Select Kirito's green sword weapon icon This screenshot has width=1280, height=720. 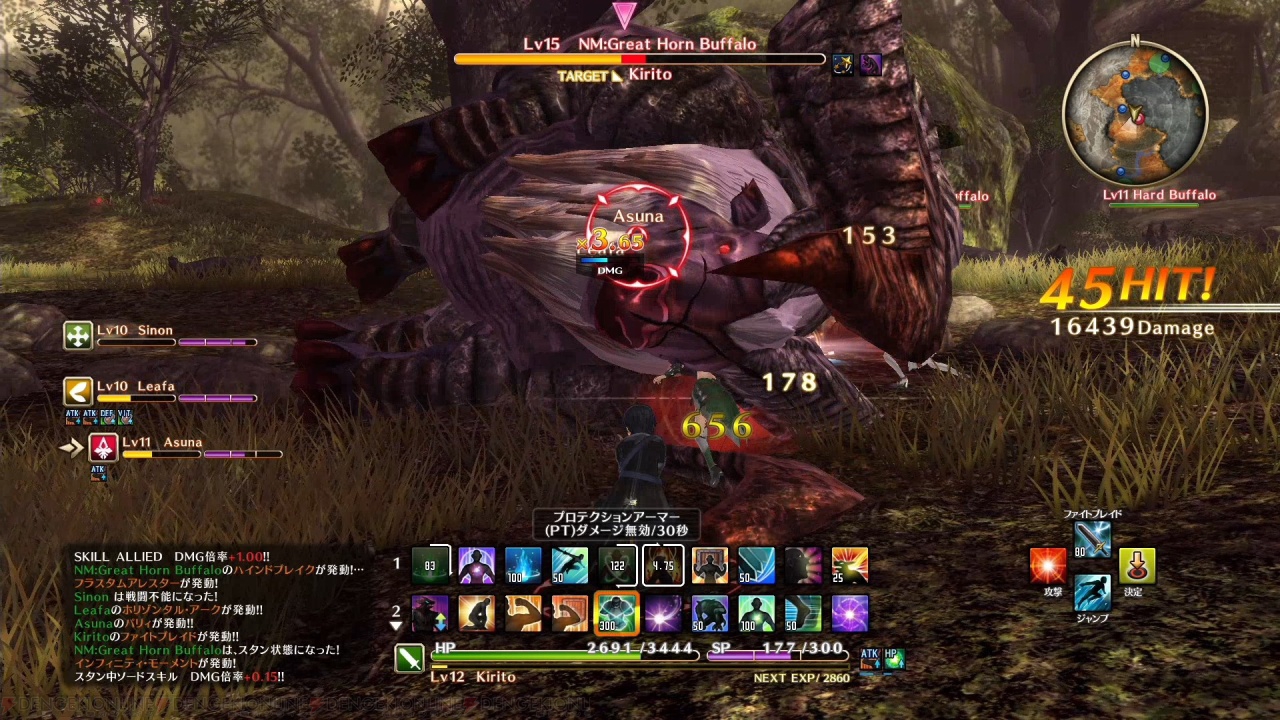coord(410,658)
